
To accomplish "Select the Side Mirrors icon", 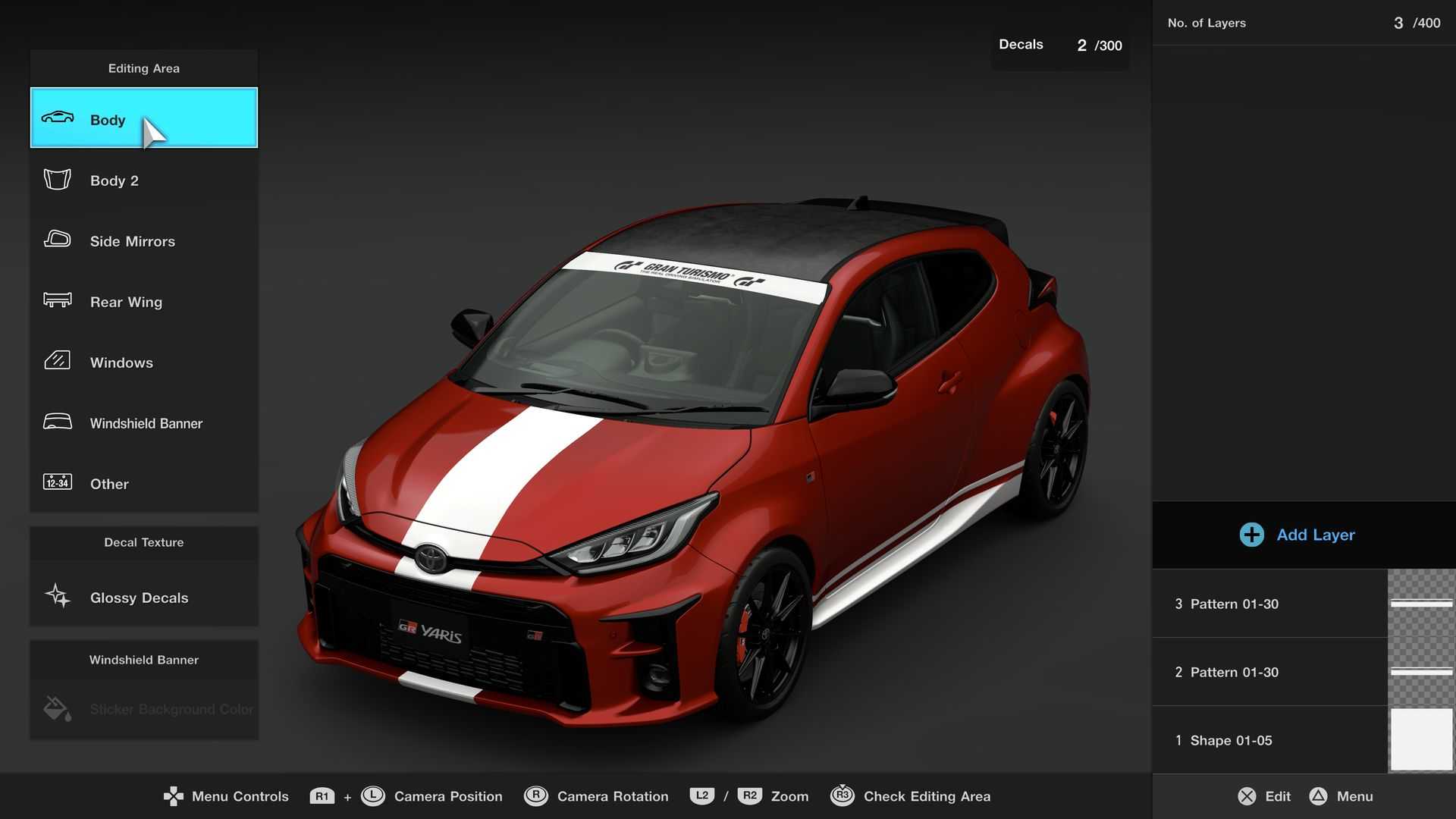I will pyautogui.click(x=57, y=240).
